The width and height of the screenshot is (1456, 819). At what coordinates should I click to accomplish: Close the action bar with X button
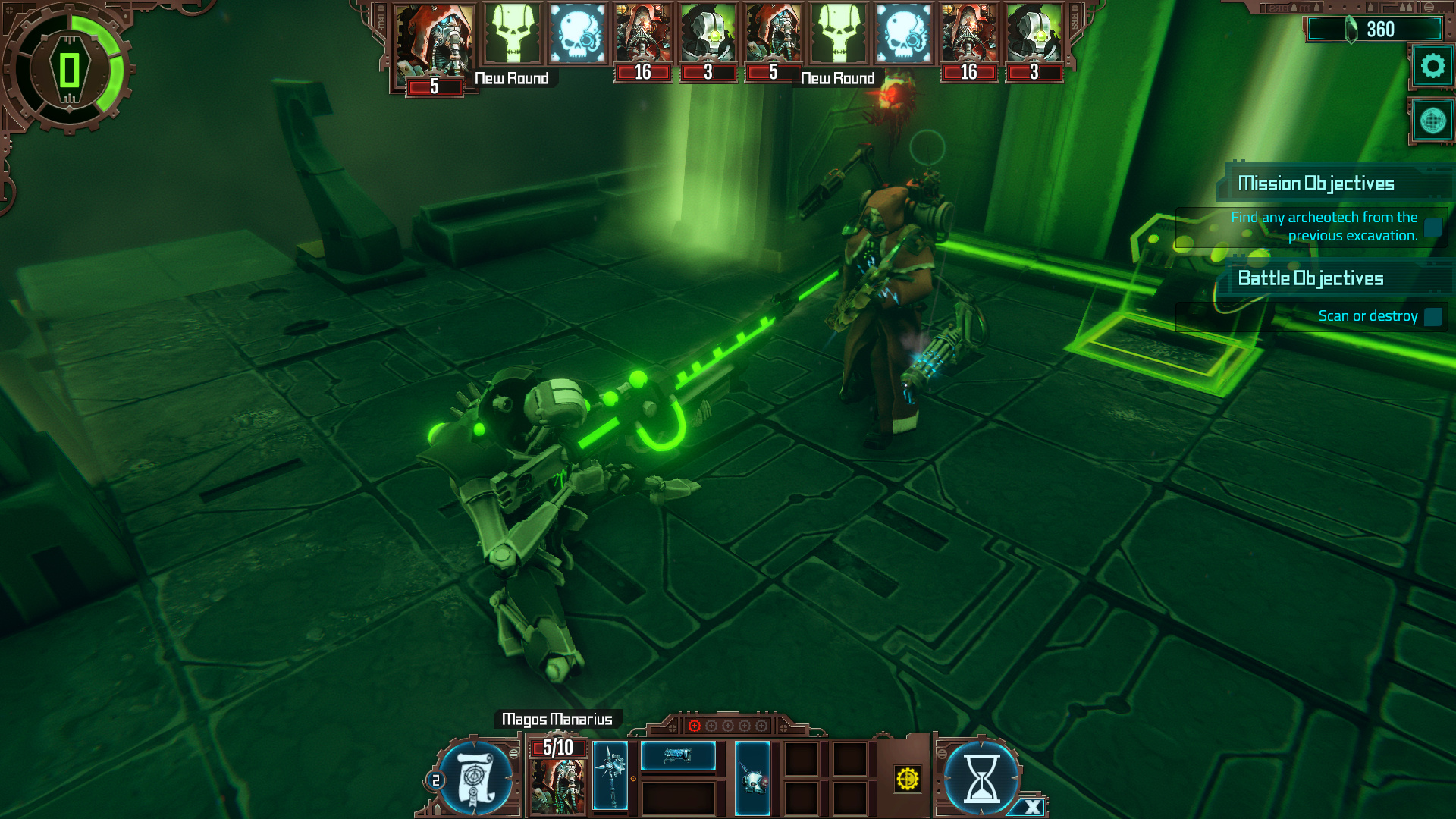(1031, 807)
